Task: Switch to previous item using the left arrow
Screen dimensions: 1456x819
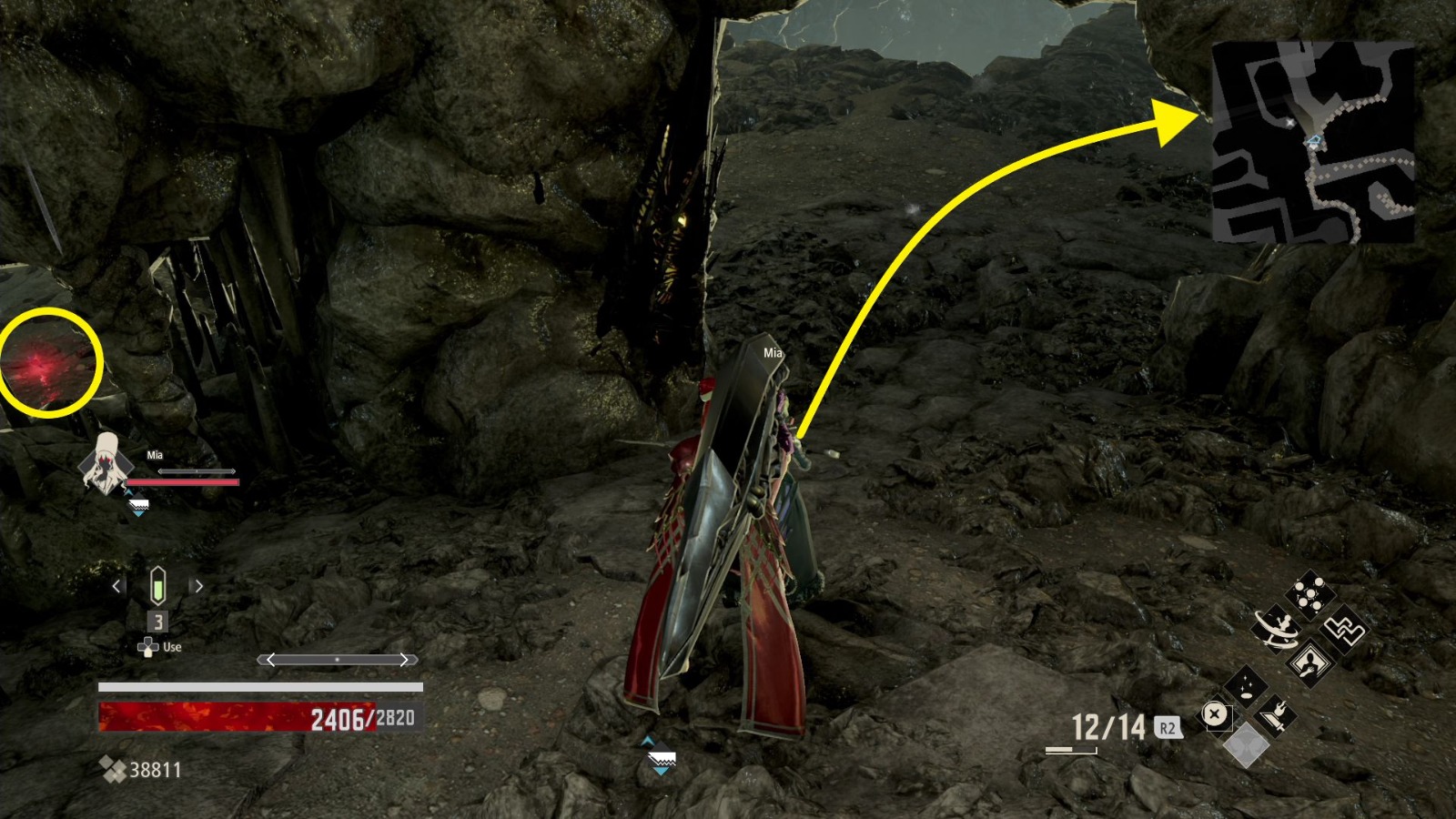Action: point(116,585)
